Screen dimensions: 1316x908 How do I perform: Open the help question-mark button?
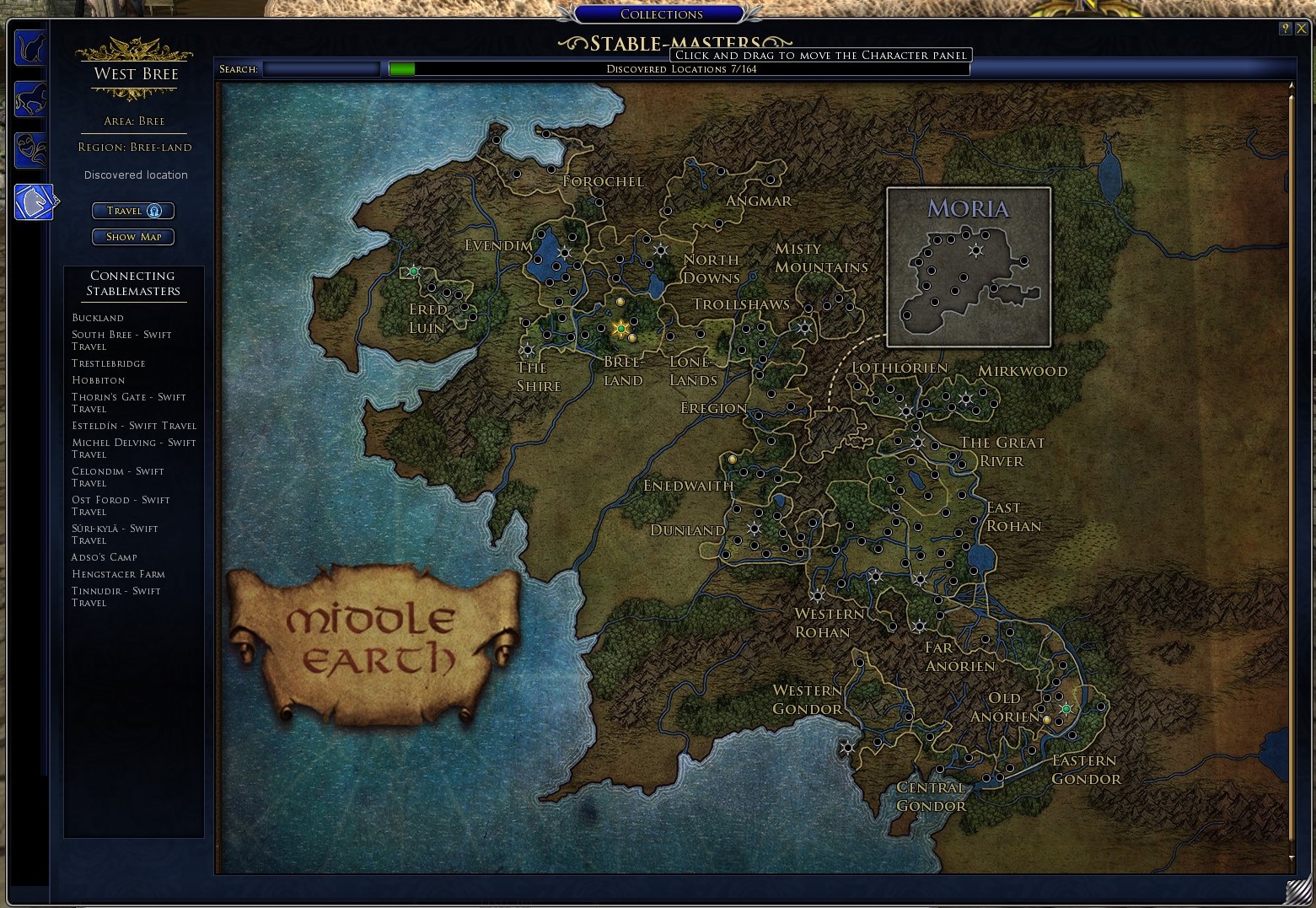point(1285,28)
